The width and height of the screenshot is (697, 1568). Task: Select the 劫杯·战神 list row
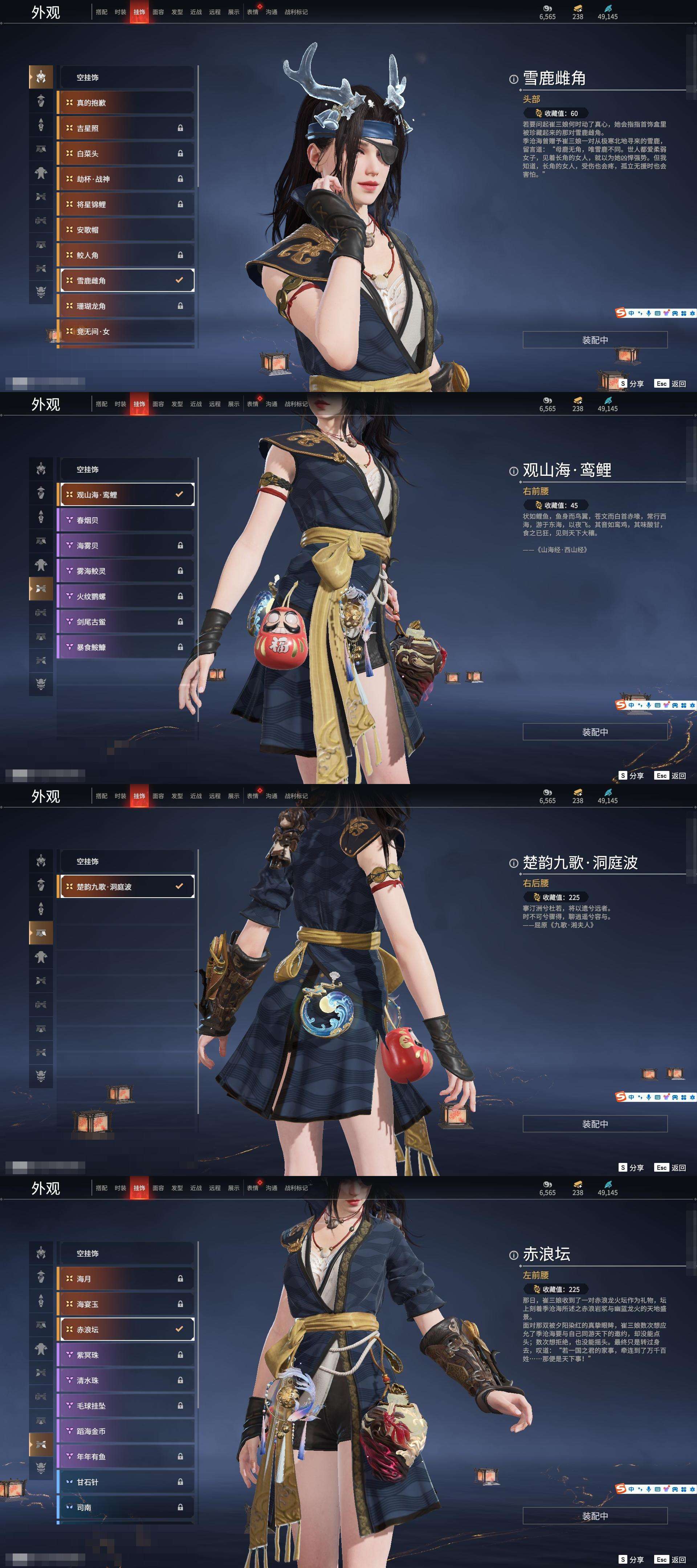(125, 179)
